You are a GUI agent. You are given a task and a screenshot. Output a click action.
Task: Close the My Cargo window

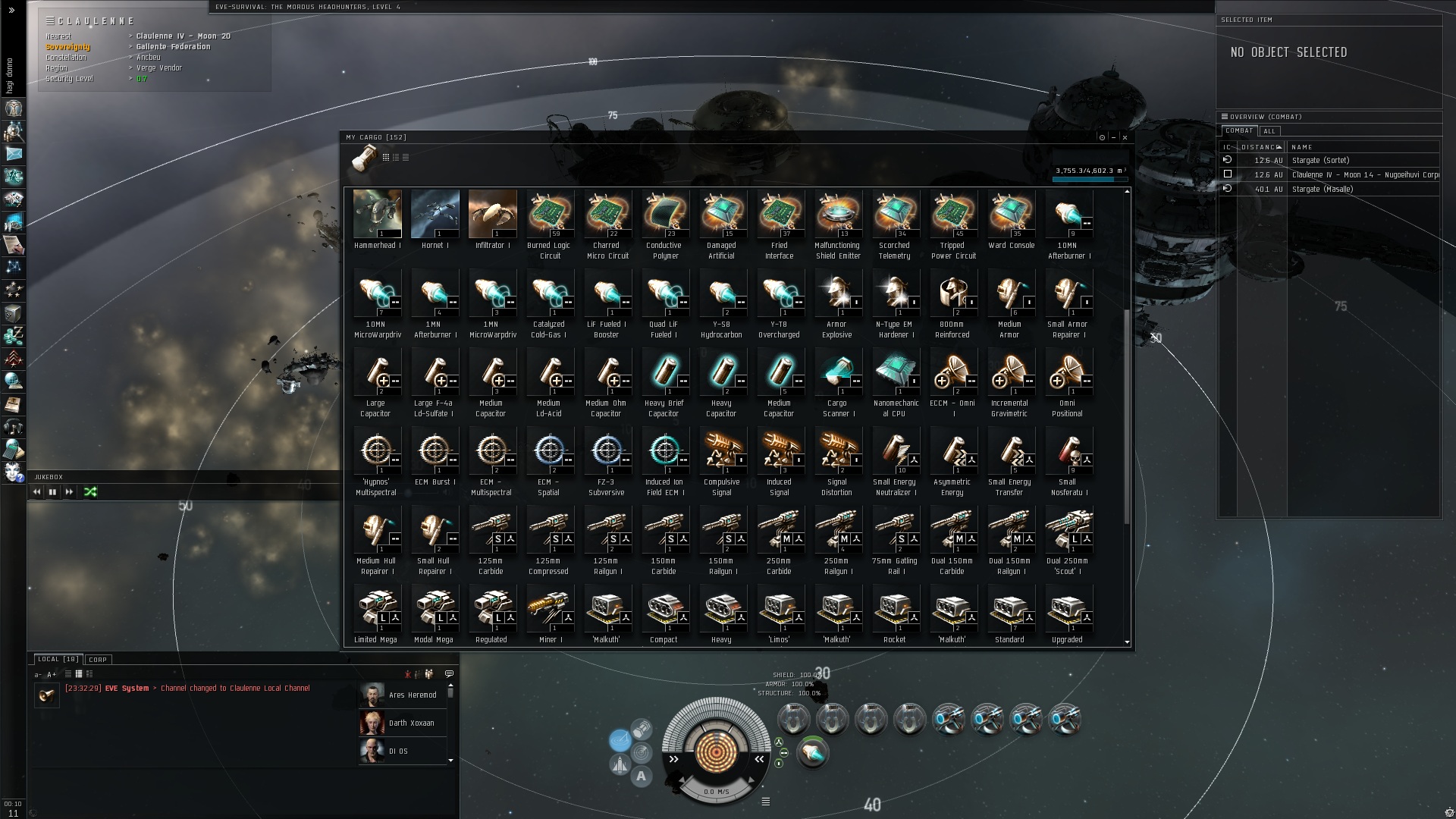click(1125, 137)
